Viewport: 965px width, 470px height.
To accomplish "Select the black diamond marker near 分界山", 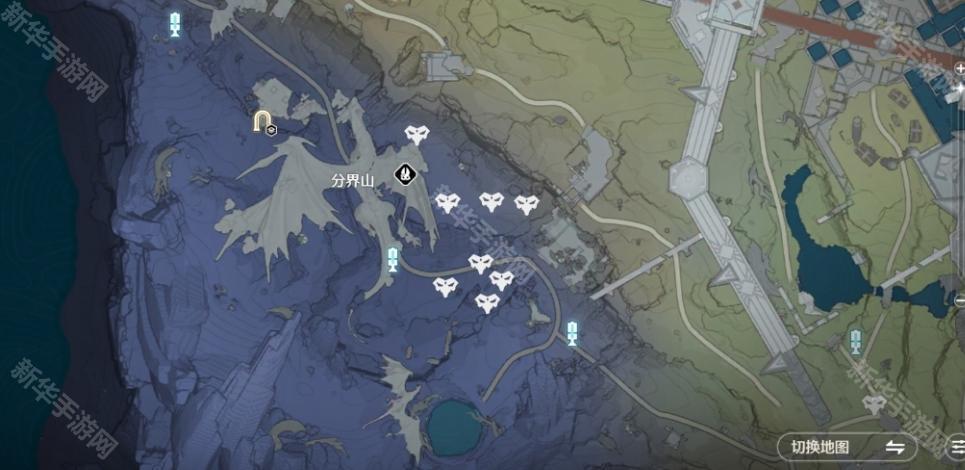I will tap(405, 174).
